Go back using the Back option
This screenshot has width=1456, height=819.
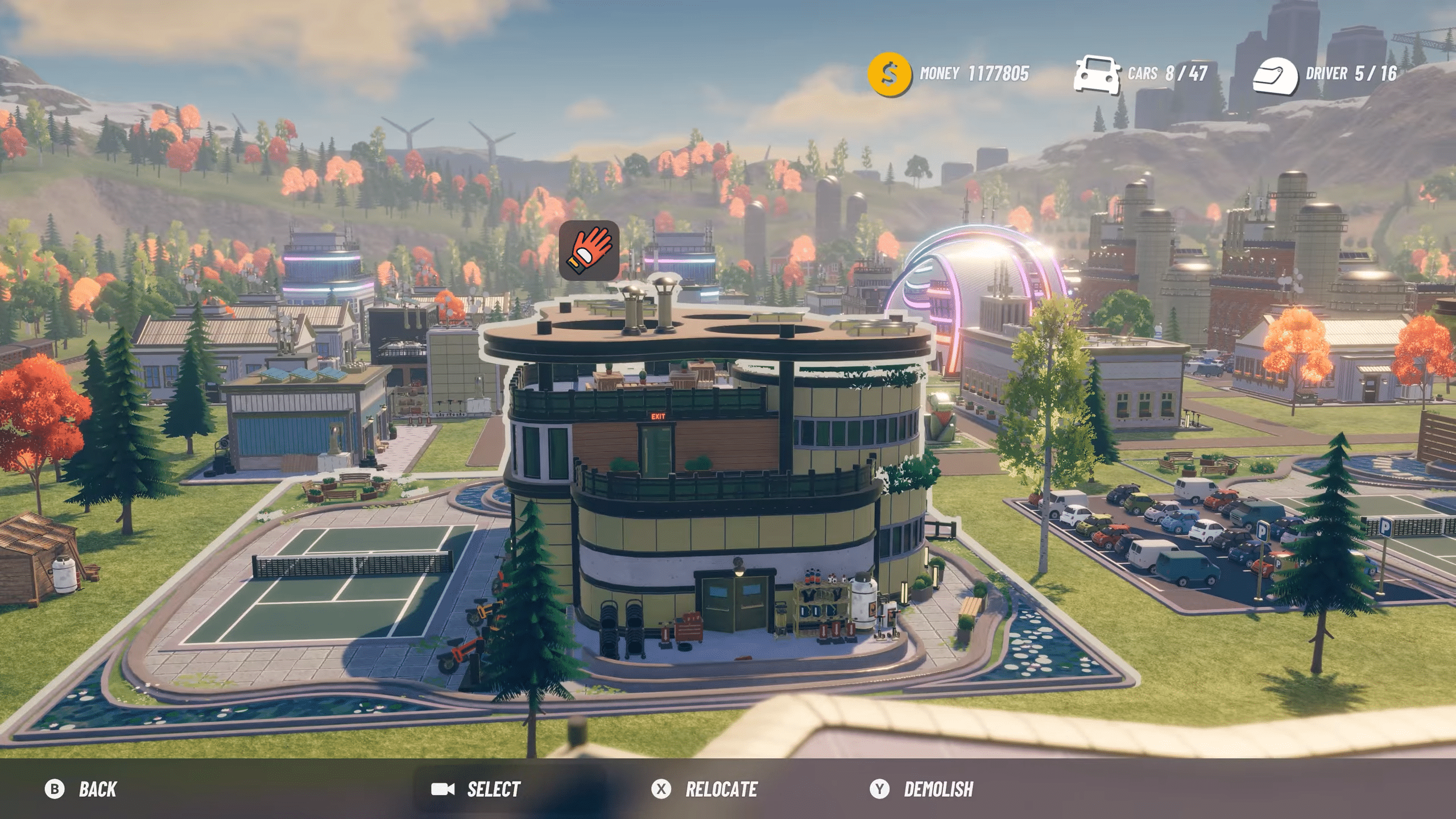(x=81, y=789)
